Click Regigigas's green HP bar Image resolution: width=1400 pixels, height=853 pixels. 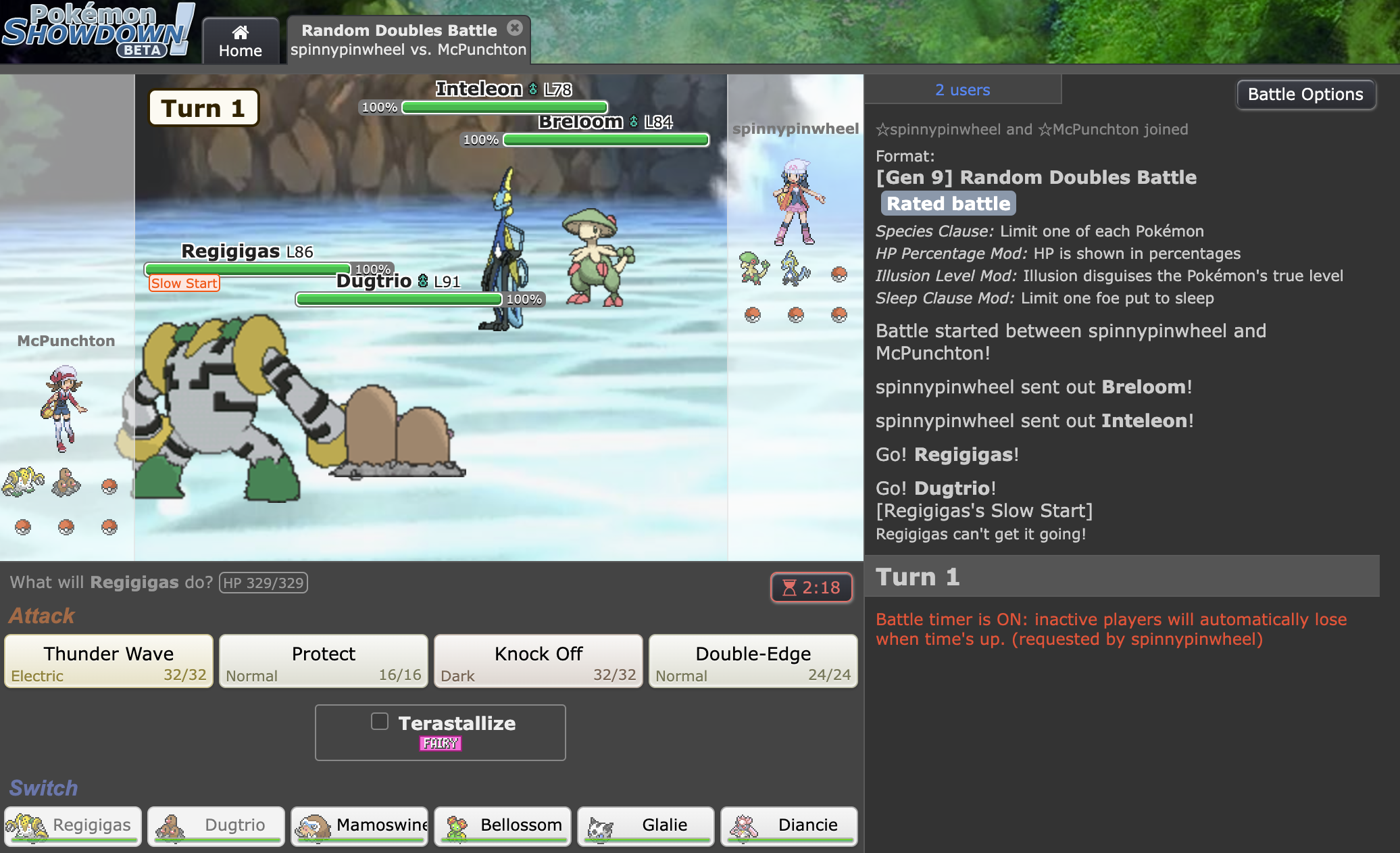(247, 268)
